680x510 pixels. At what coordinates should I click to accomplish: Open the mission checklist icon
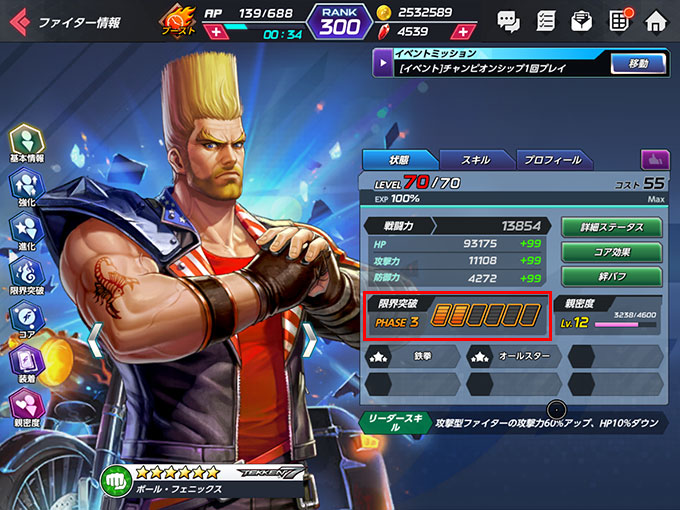click(546, 20)
